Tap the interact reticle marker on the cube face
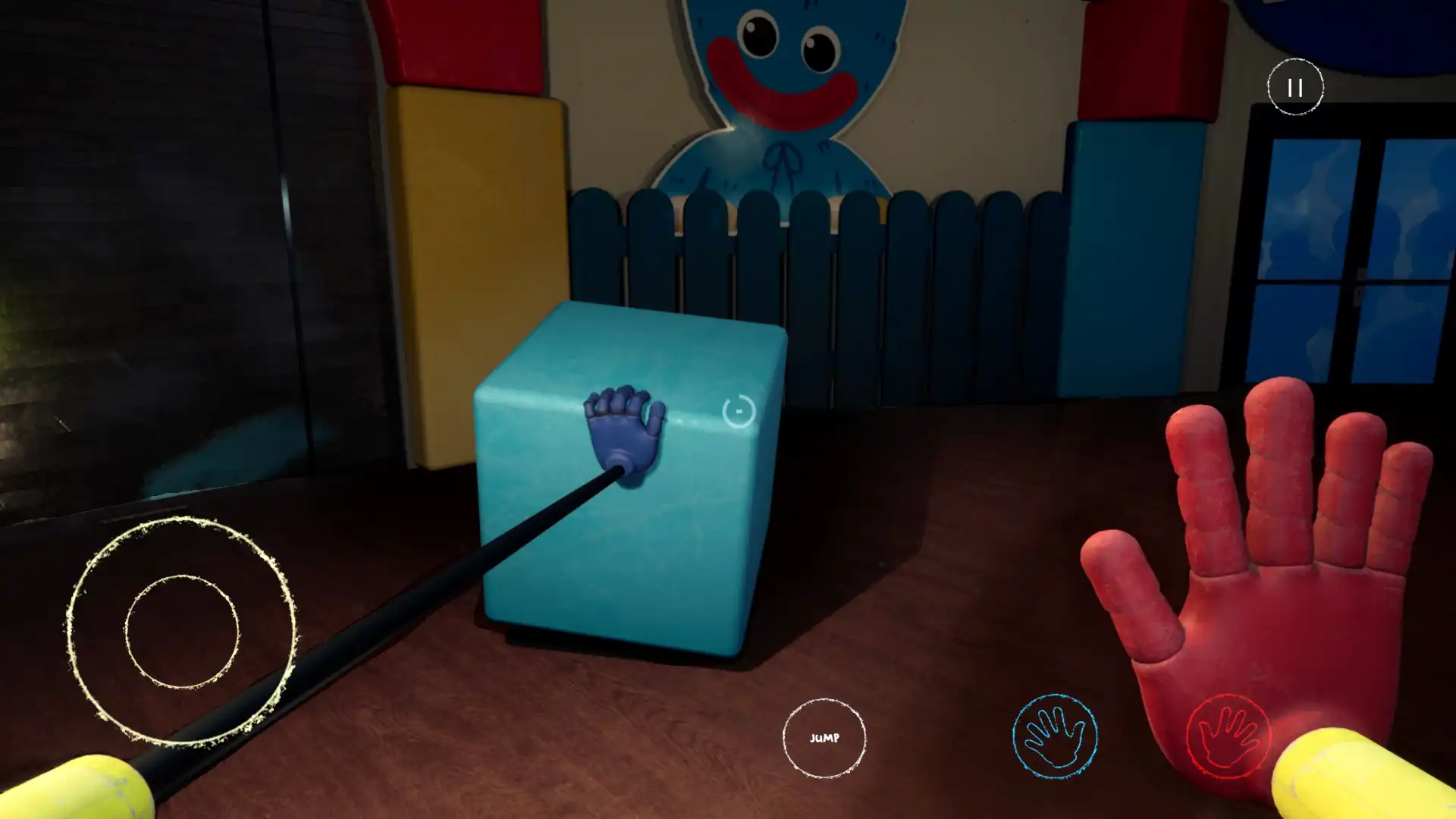Screen dimensions: 1456x819 [739, 410]
